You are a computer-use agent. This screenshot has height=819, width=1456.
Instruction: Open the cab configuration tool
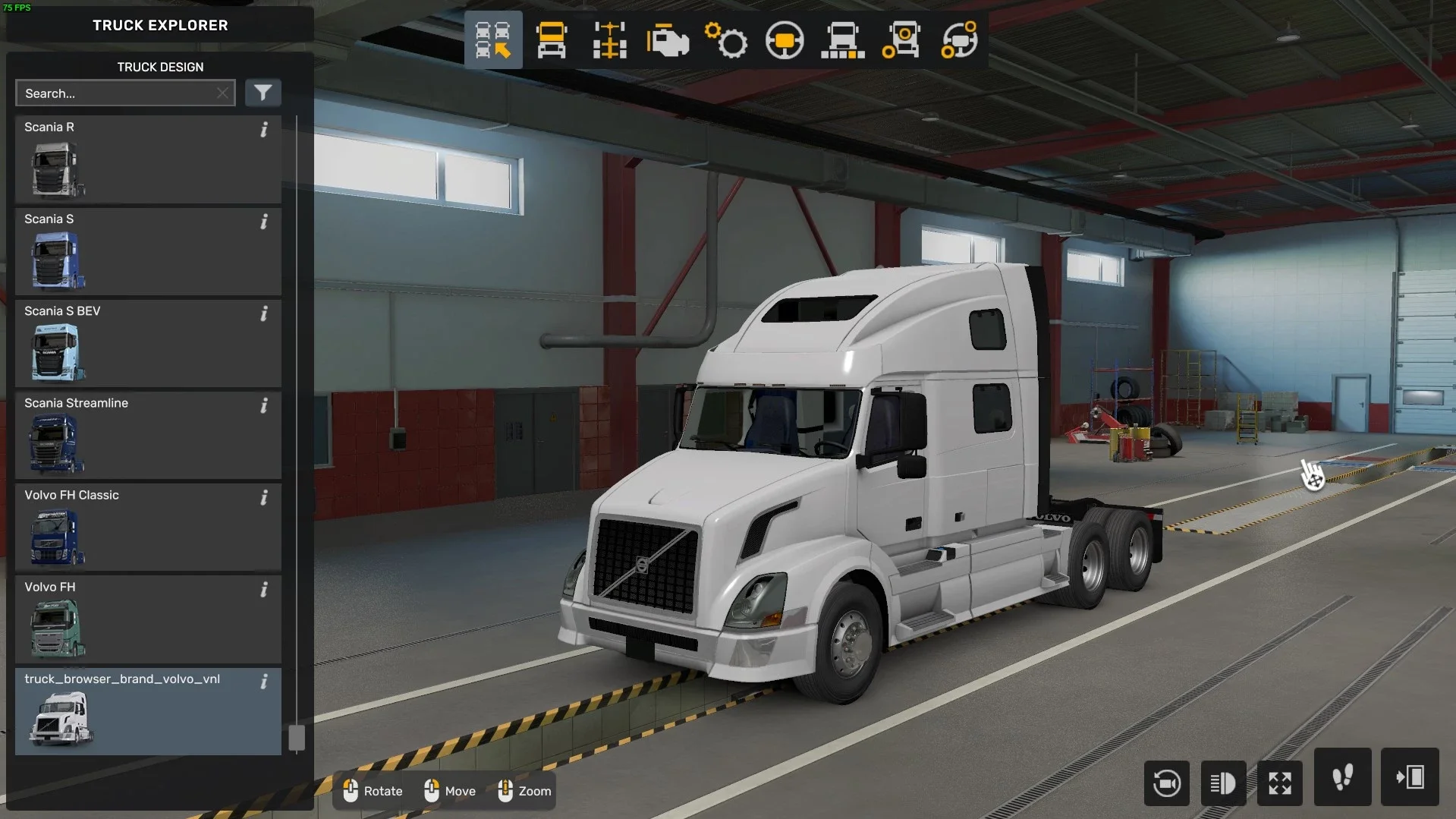click(x=552, y=39)
